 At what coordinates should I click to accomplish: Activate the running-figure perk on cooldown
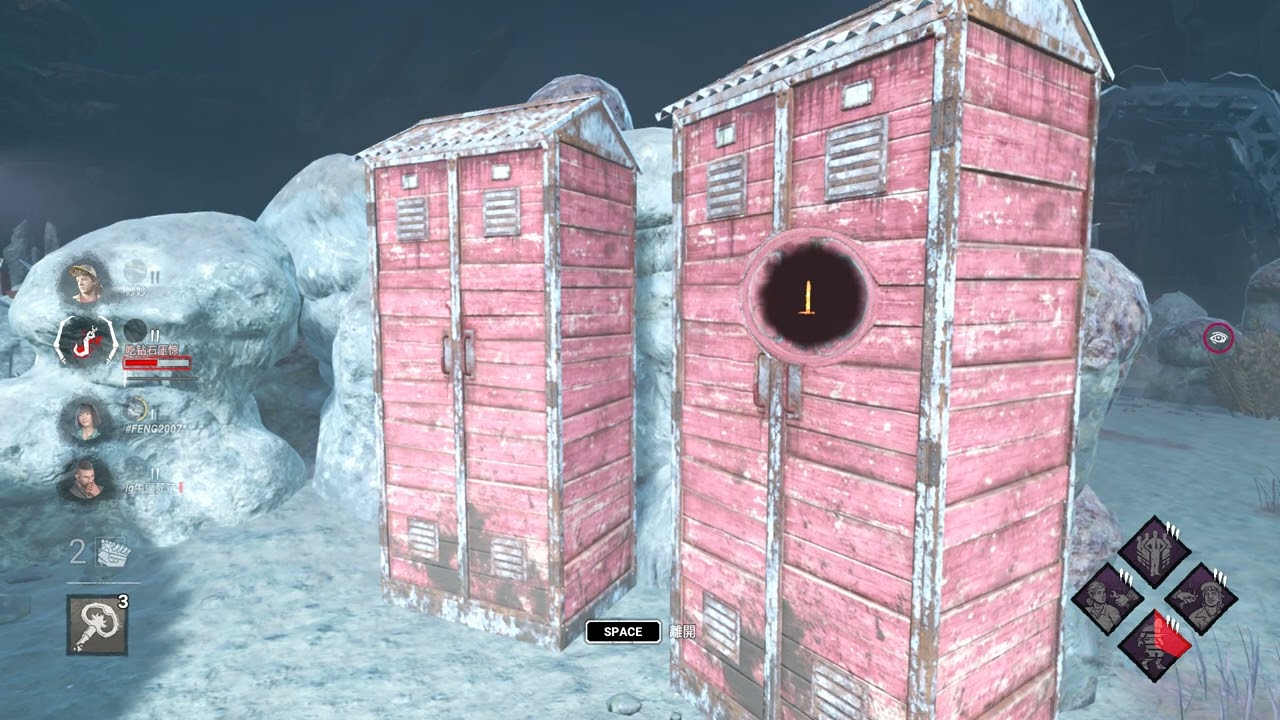tap(1154, 645)
